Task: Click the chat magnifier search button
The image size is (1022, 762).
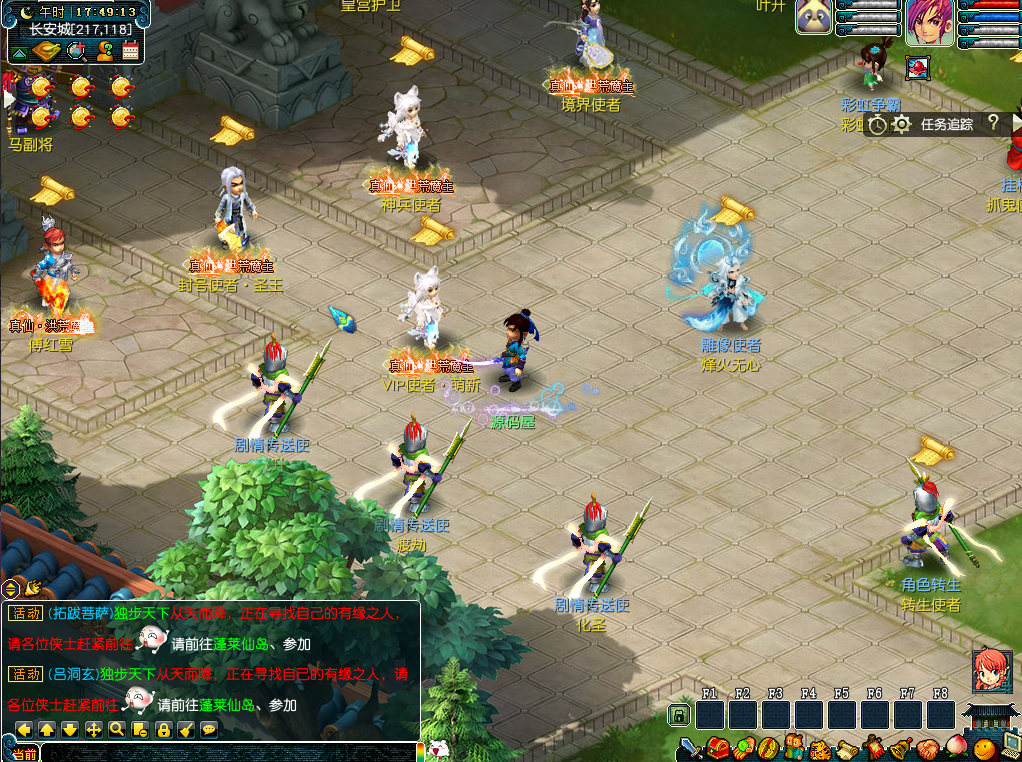Action: [x=117, y=729]
